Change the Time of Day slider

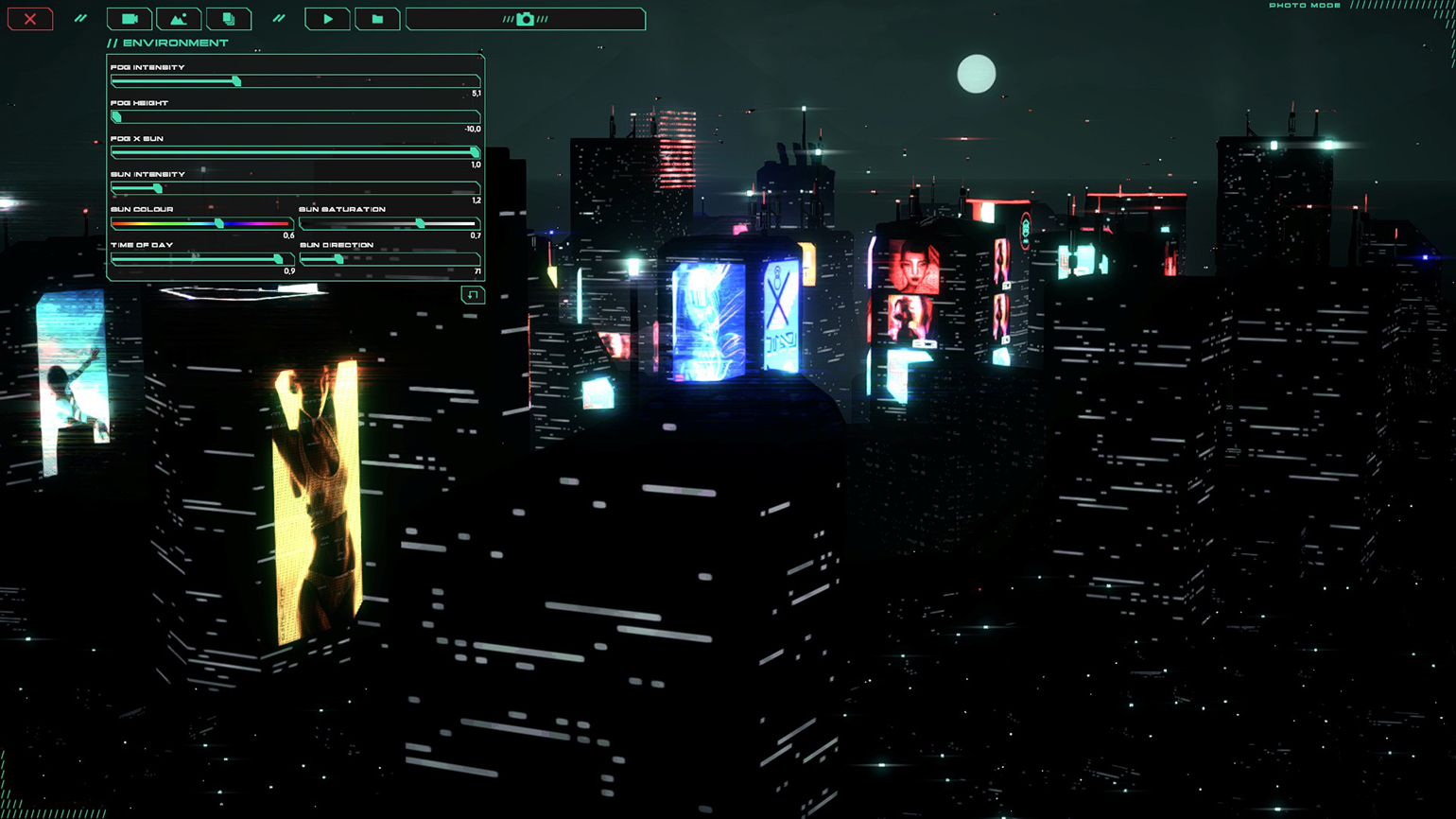pyautogui.click(x=278, y=258)
